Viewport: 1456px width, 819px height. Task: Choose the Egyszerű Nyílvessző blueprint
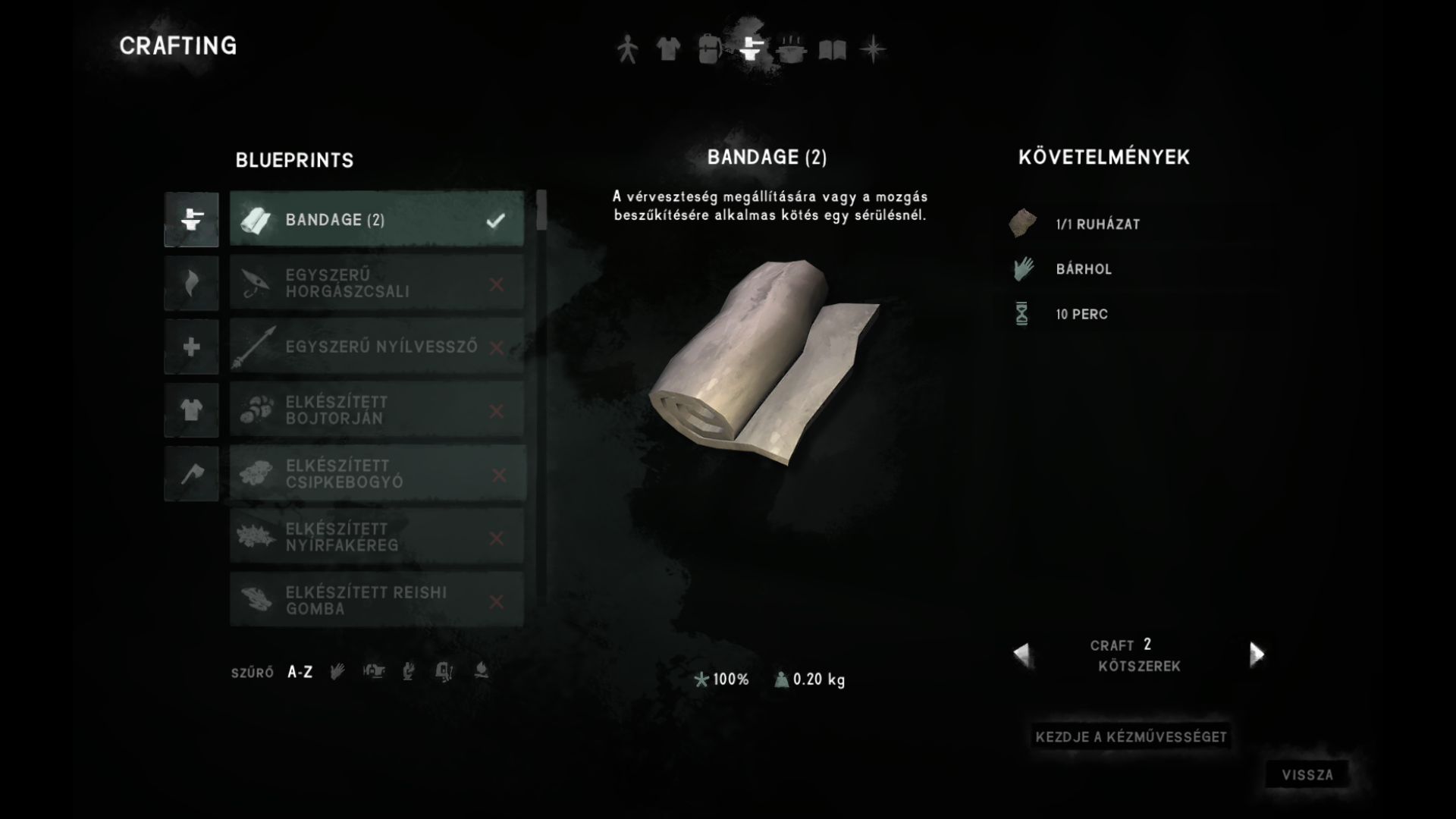pos(377,347)
